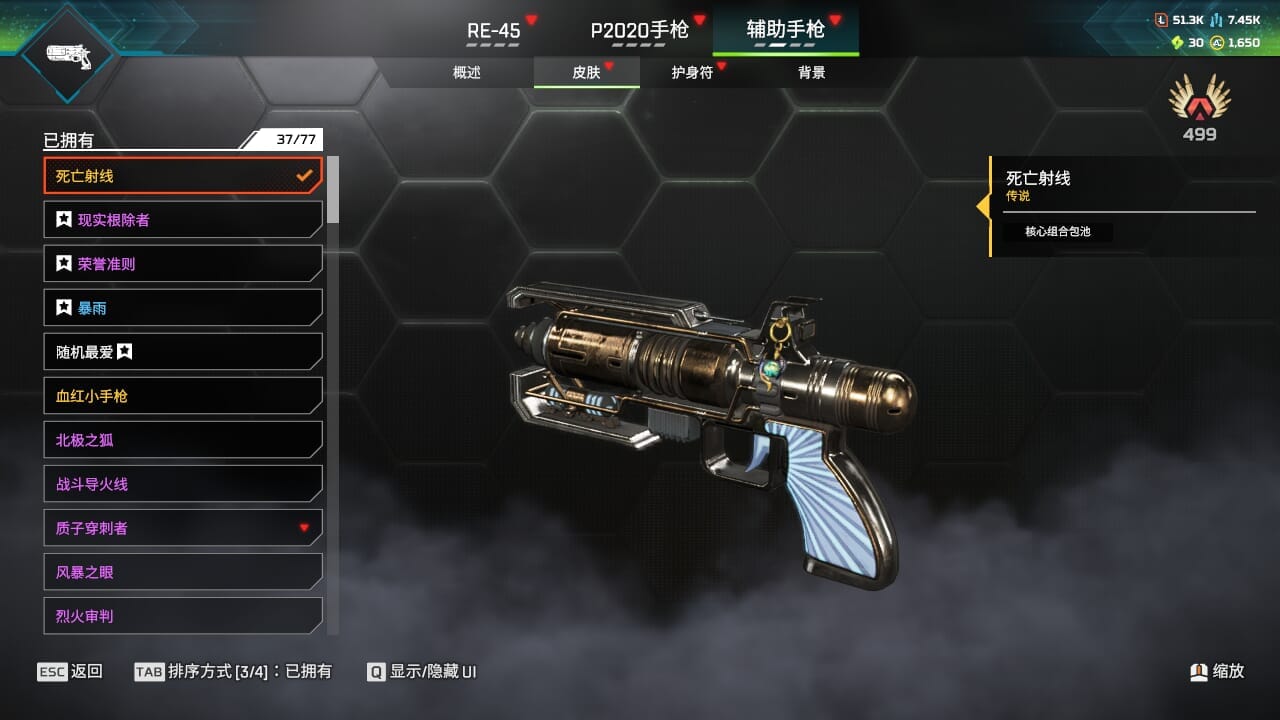Switch to the 皮肤 skins sub-tab
This screenshot has width=1280, height=720.
click(586, 73)
